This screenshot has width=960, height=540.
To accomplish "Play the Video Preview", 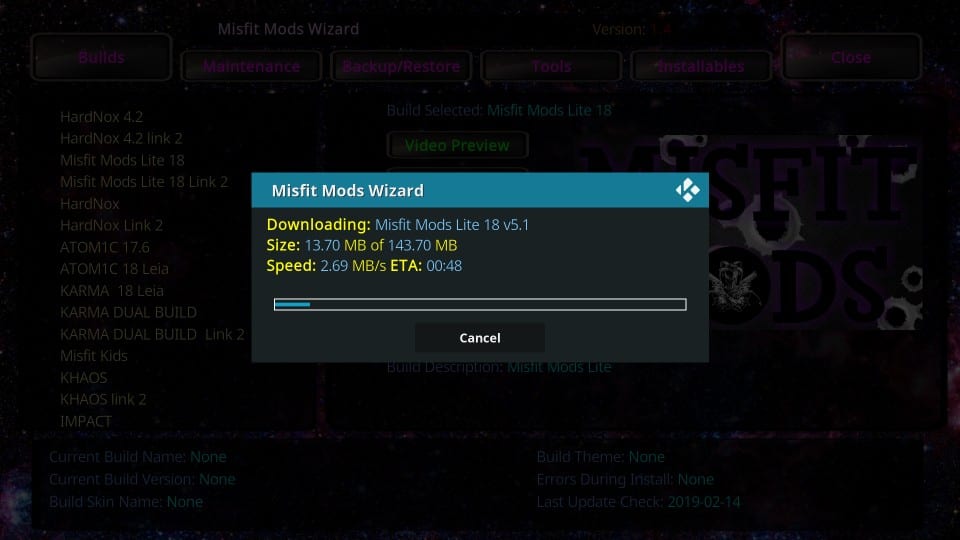I will 457,145.
